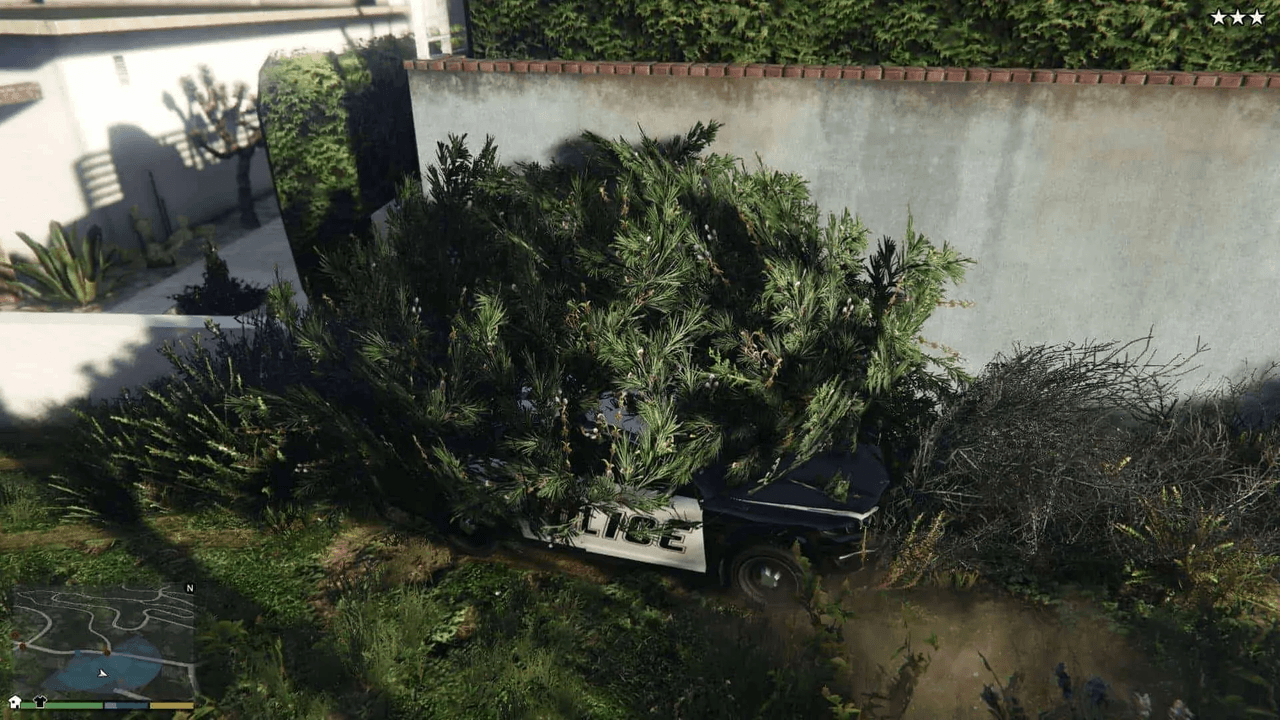Click the small cursor arrow on the minimap
The height and width of the screenshot is (720, 1280).
101,673
